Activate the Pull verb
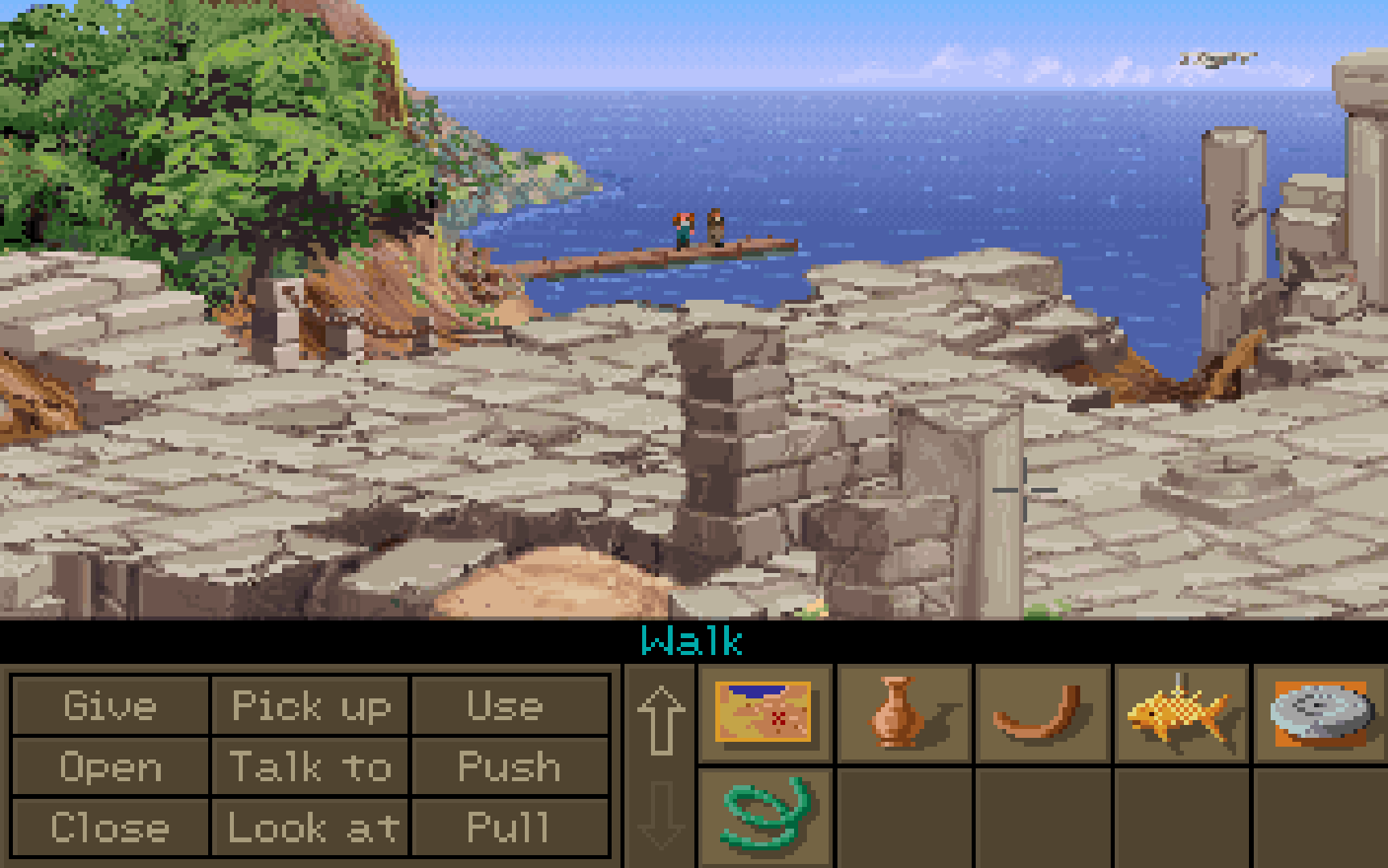1388x868 pixels. coord(509,827)
